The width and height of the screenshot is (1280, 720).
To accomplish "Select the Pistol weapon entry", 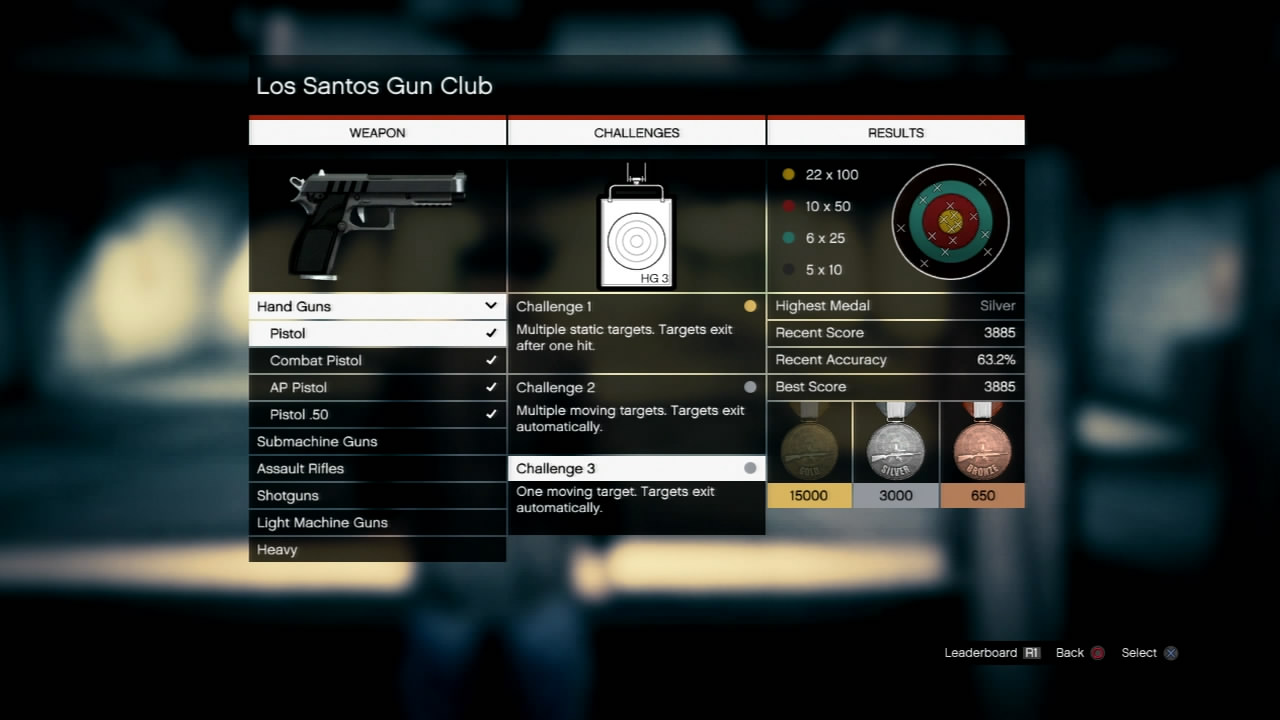I will [377, 333].
